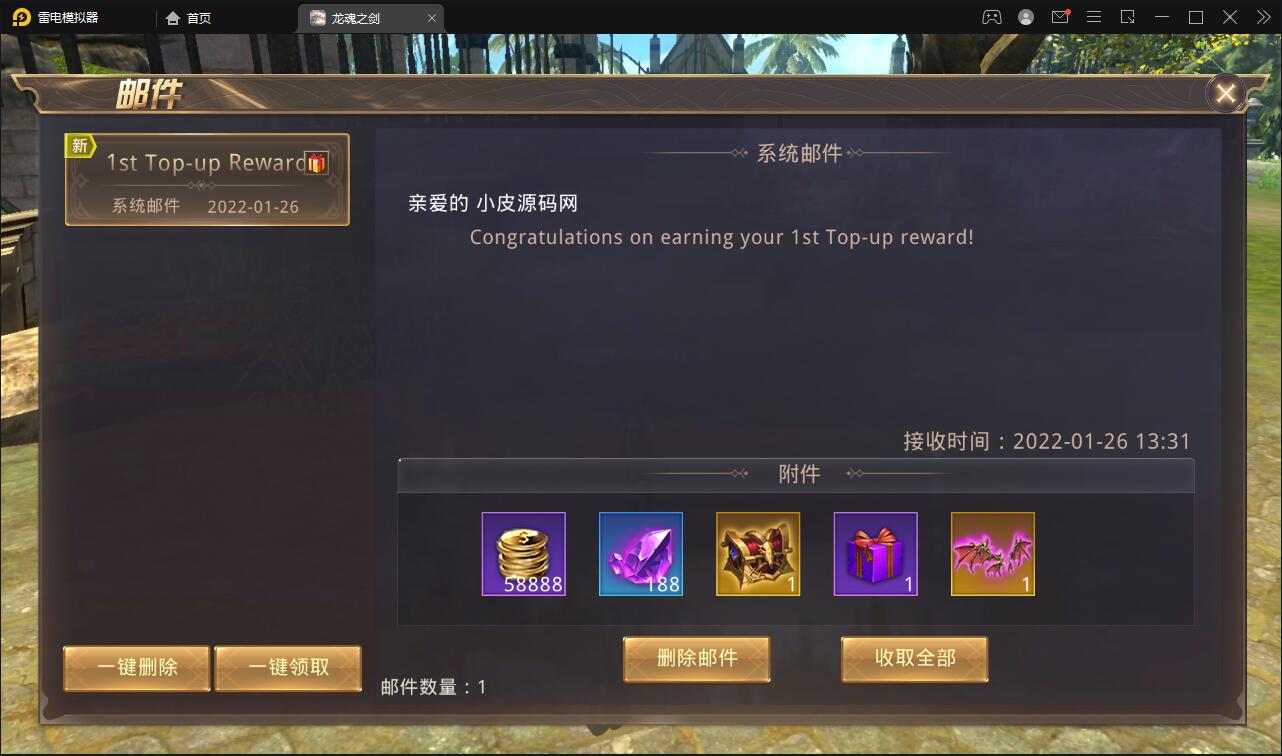Select the 58888 gold coins attachment
This screenshot has height=756, width=1282.
pos(523,554)
